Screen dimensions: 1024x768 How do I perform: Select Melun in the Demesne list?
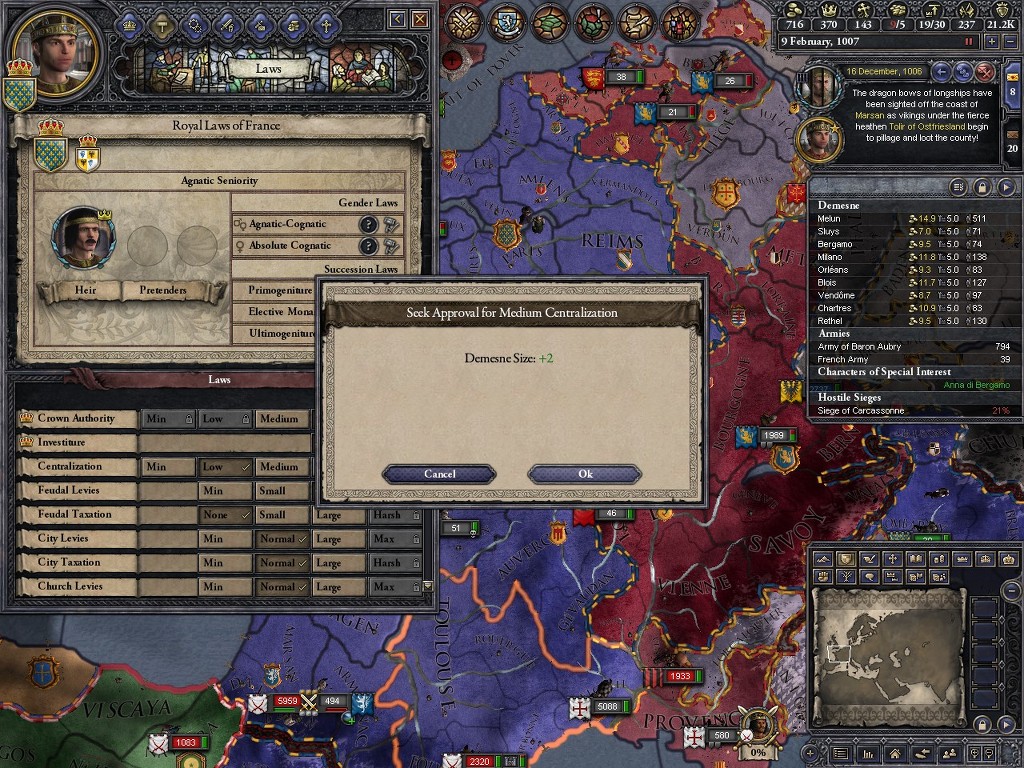coord(829,219)
